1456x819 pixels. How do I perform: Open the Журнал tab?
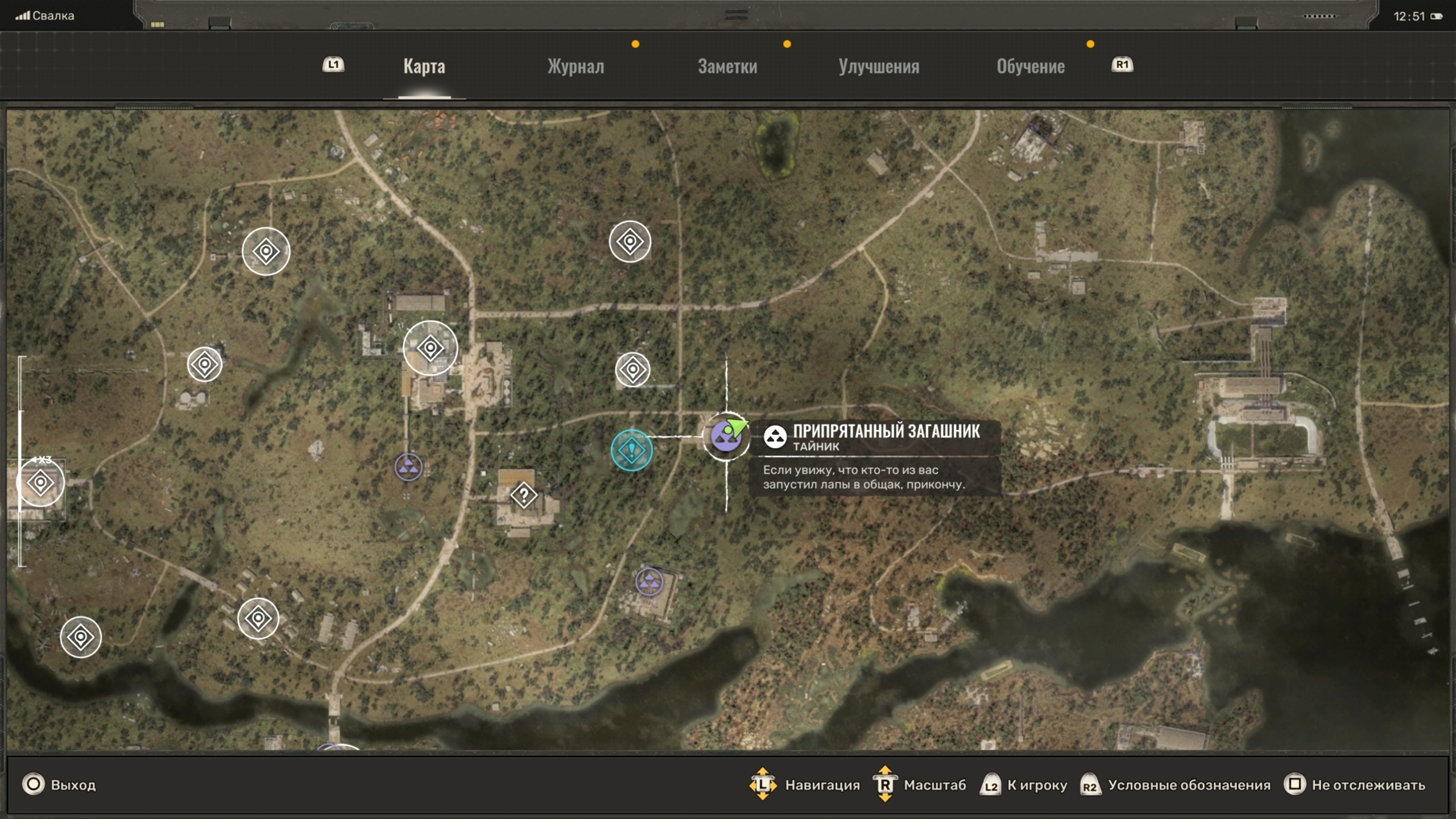pyautogui.click(x=576, y=67)
